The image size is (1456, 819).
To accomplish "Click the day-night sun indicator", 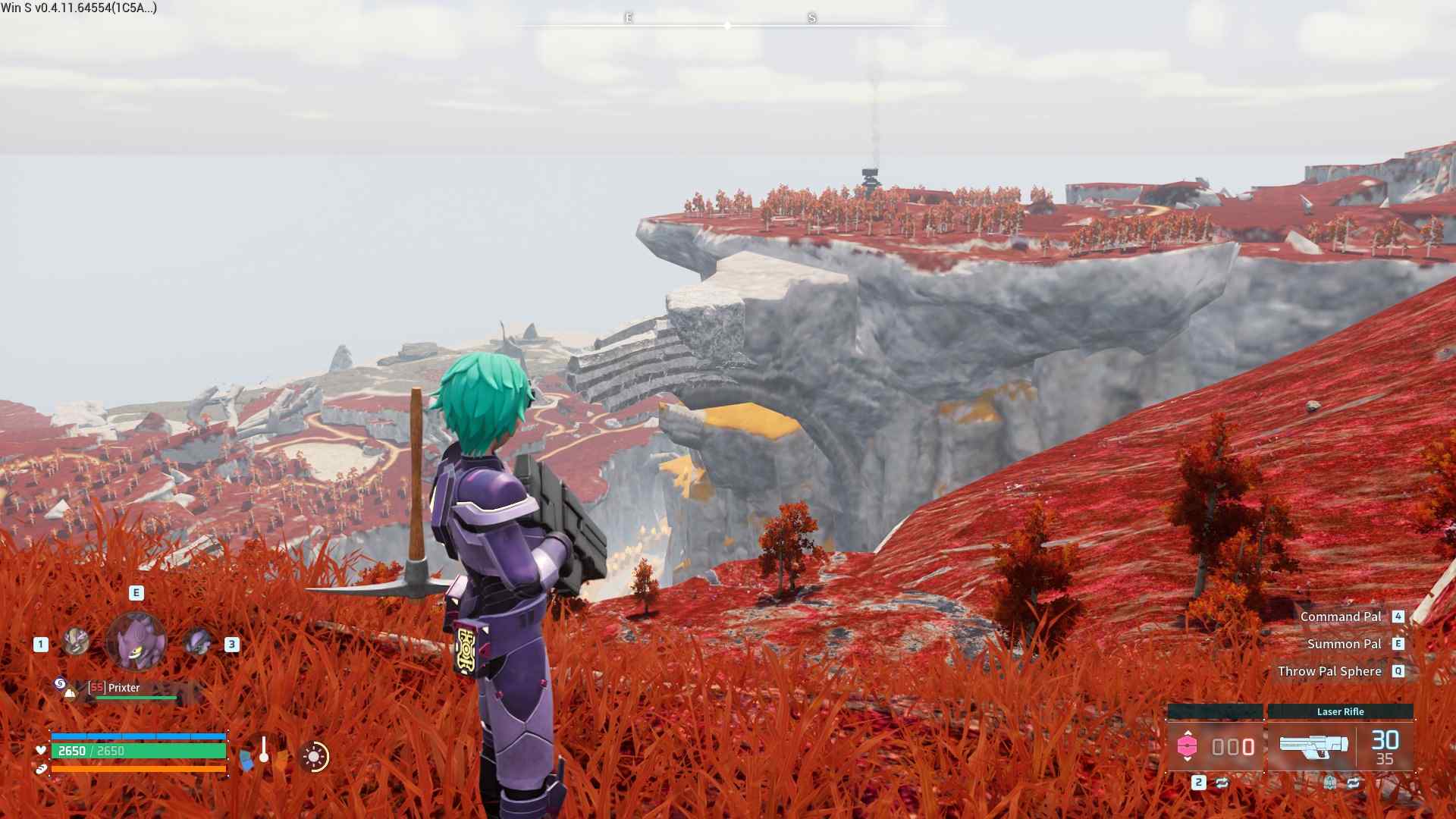I will pyautogui.click(x=315, y=758).
